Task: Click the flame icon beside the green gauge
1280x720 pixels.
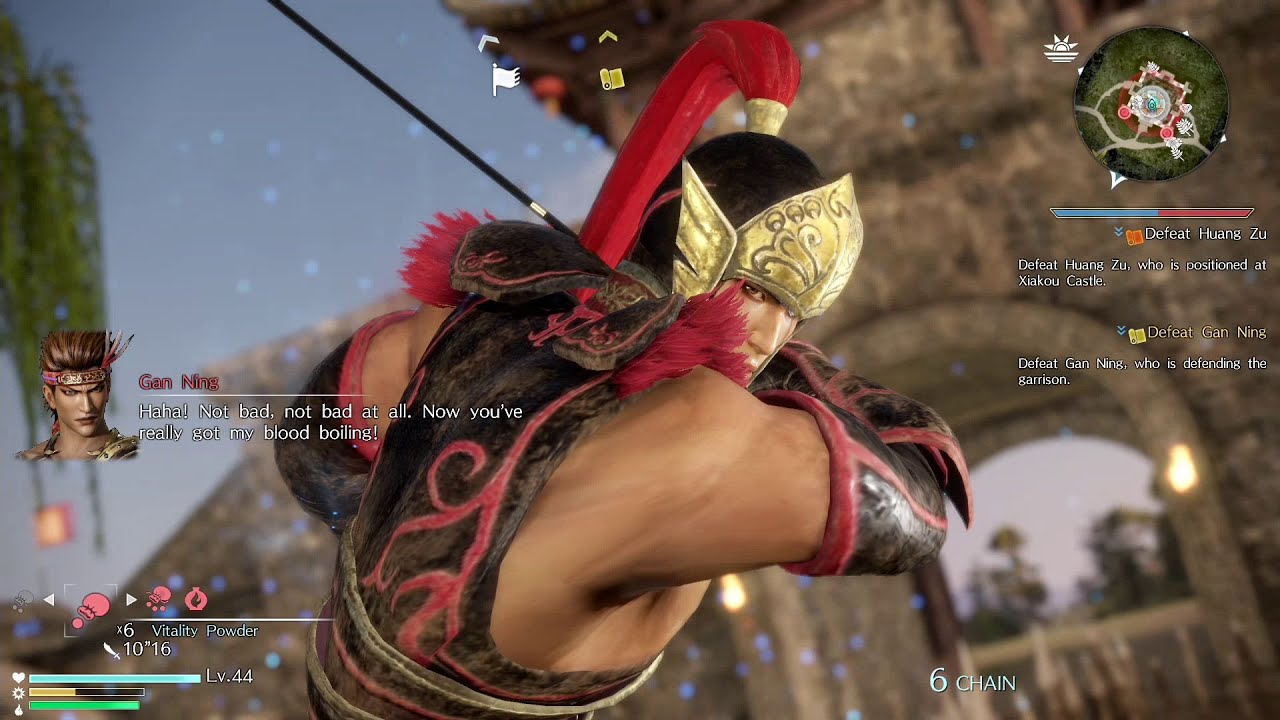Action: pos(20,711)
